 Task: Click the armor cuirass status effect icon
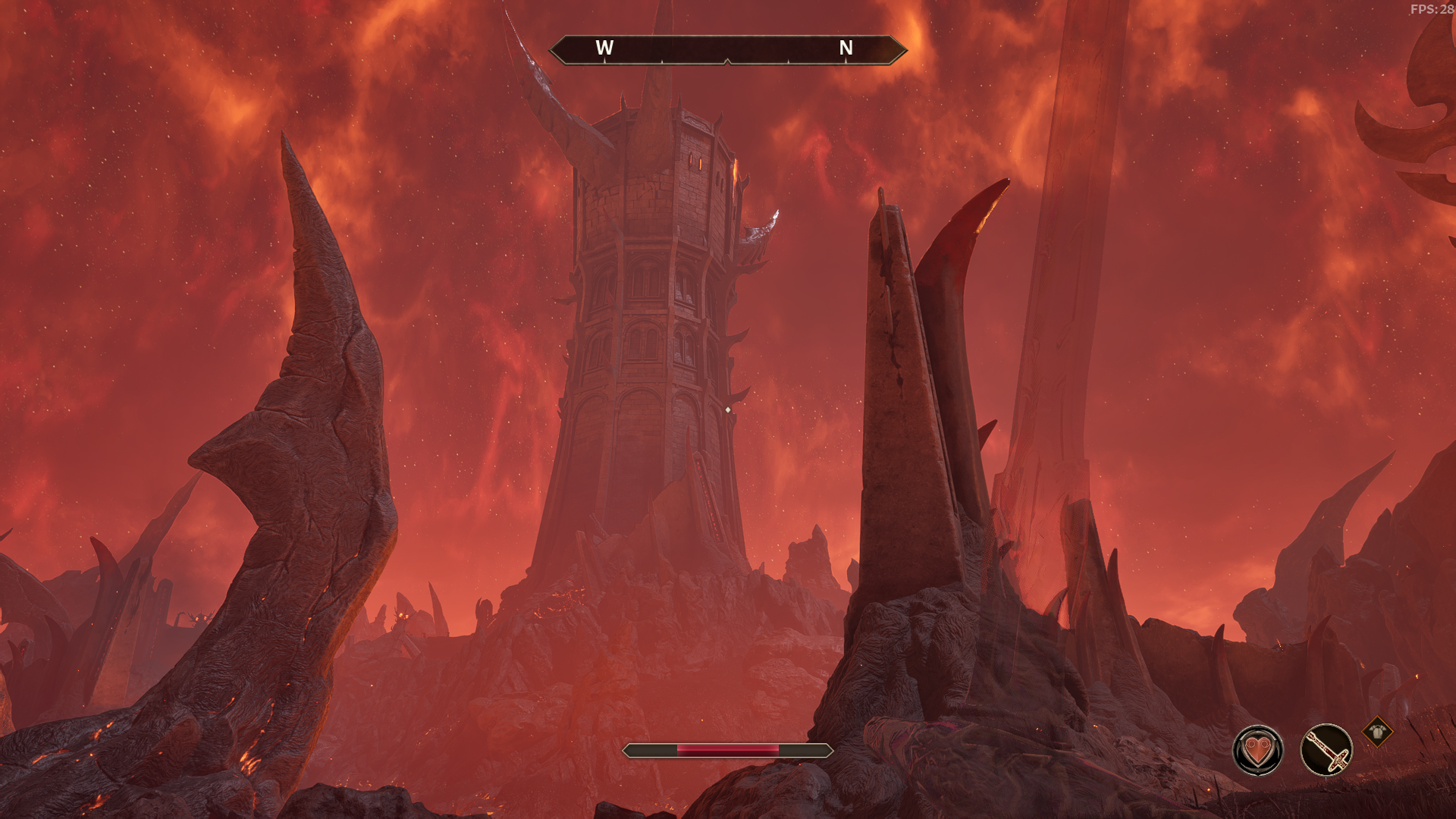coord(1377,733)
